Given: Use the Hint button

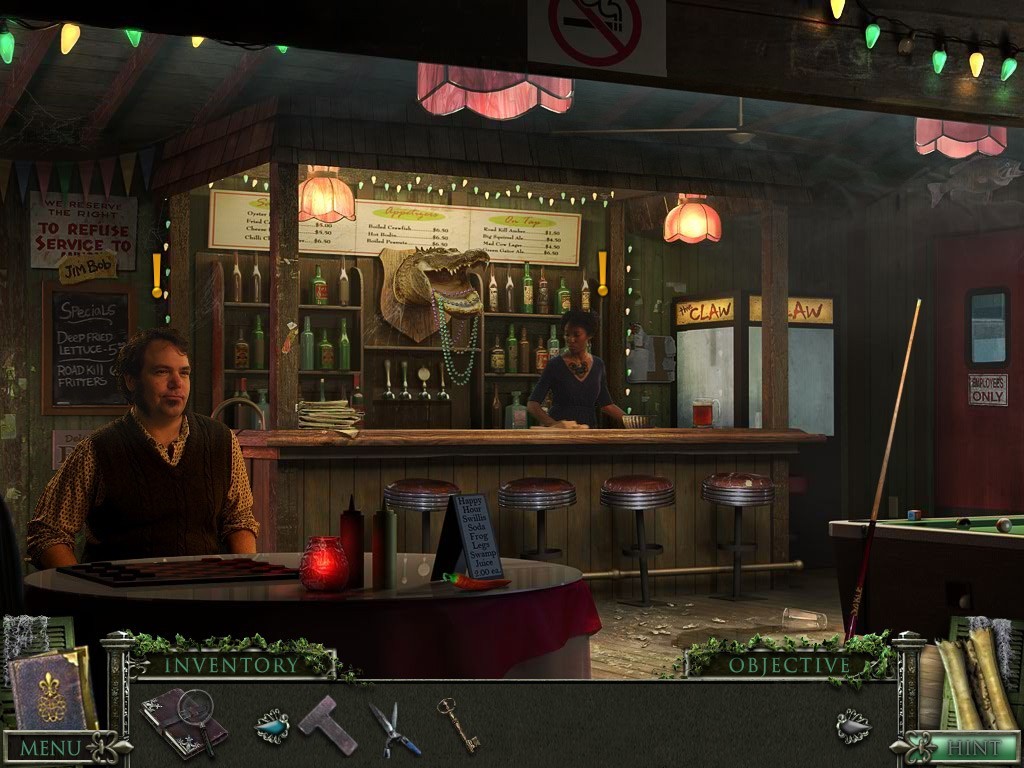Looking at the screenshot, I should (965, 747).
